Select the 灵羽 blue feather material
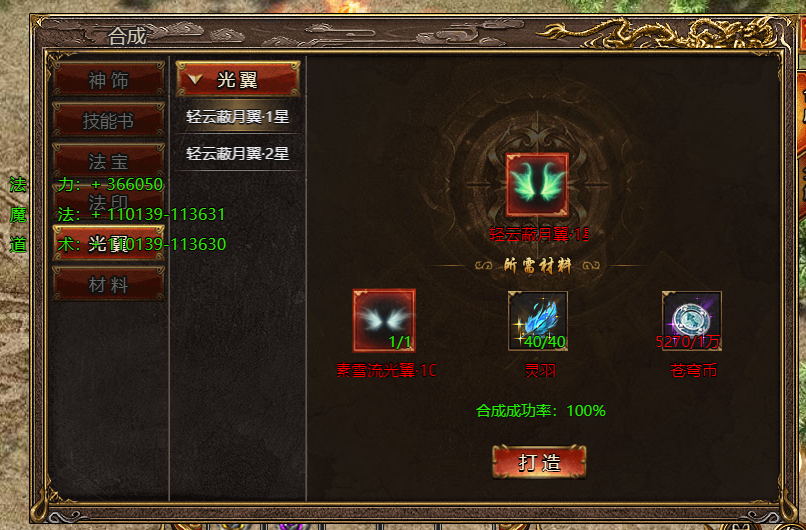This screenshot has width=806, height=530. (x=538, y=320)
